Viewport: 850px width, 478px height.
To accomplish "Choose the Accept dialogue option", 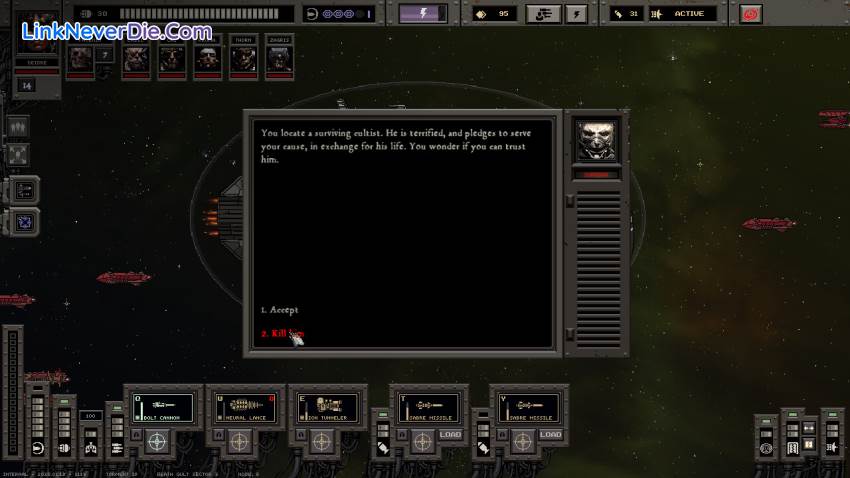I will click(x=280, y=310).
